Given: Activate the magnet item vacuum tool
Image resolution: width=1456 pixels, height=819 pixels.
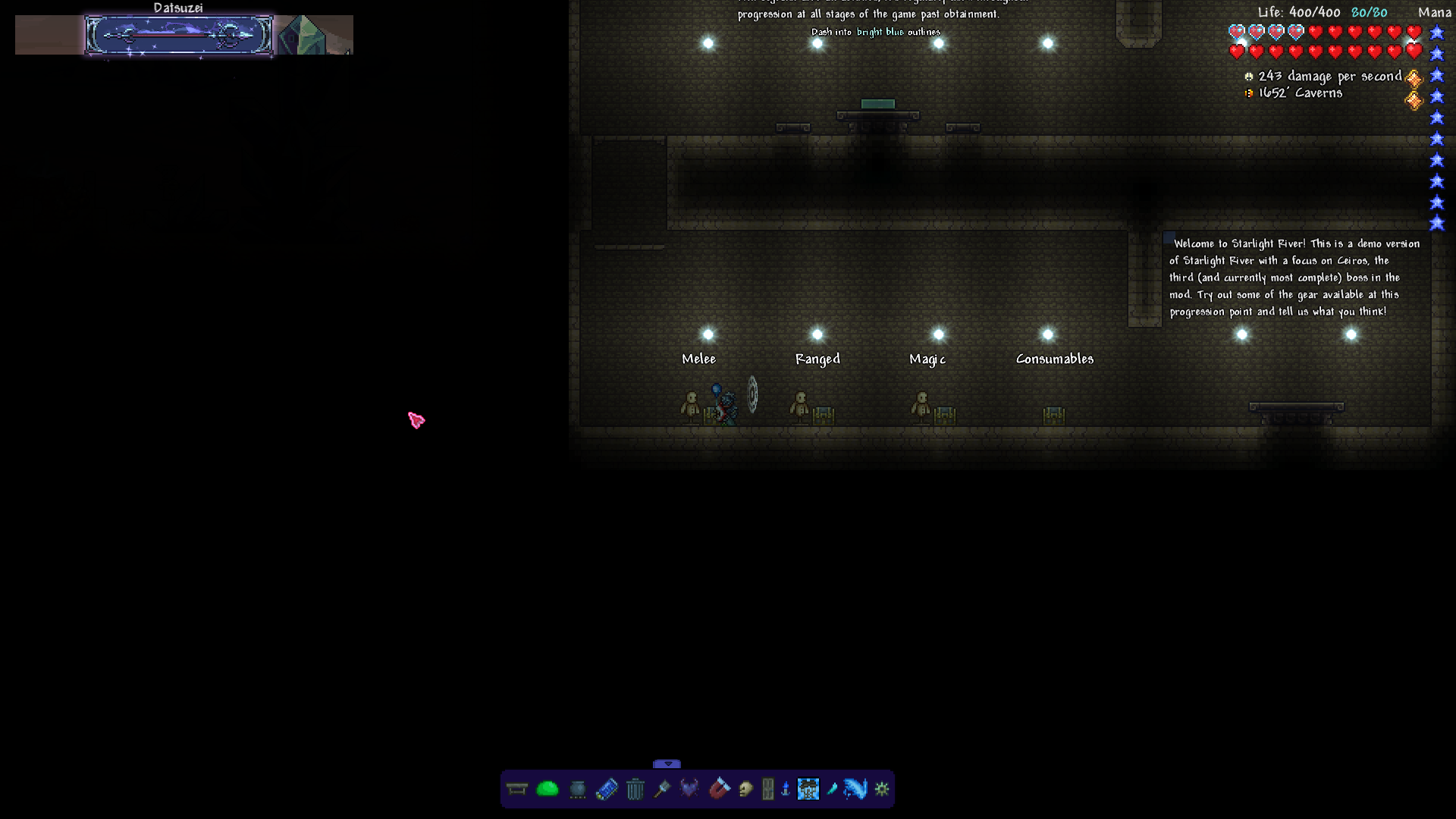Looking at the screenshot, I should click(x=718, y=789).
